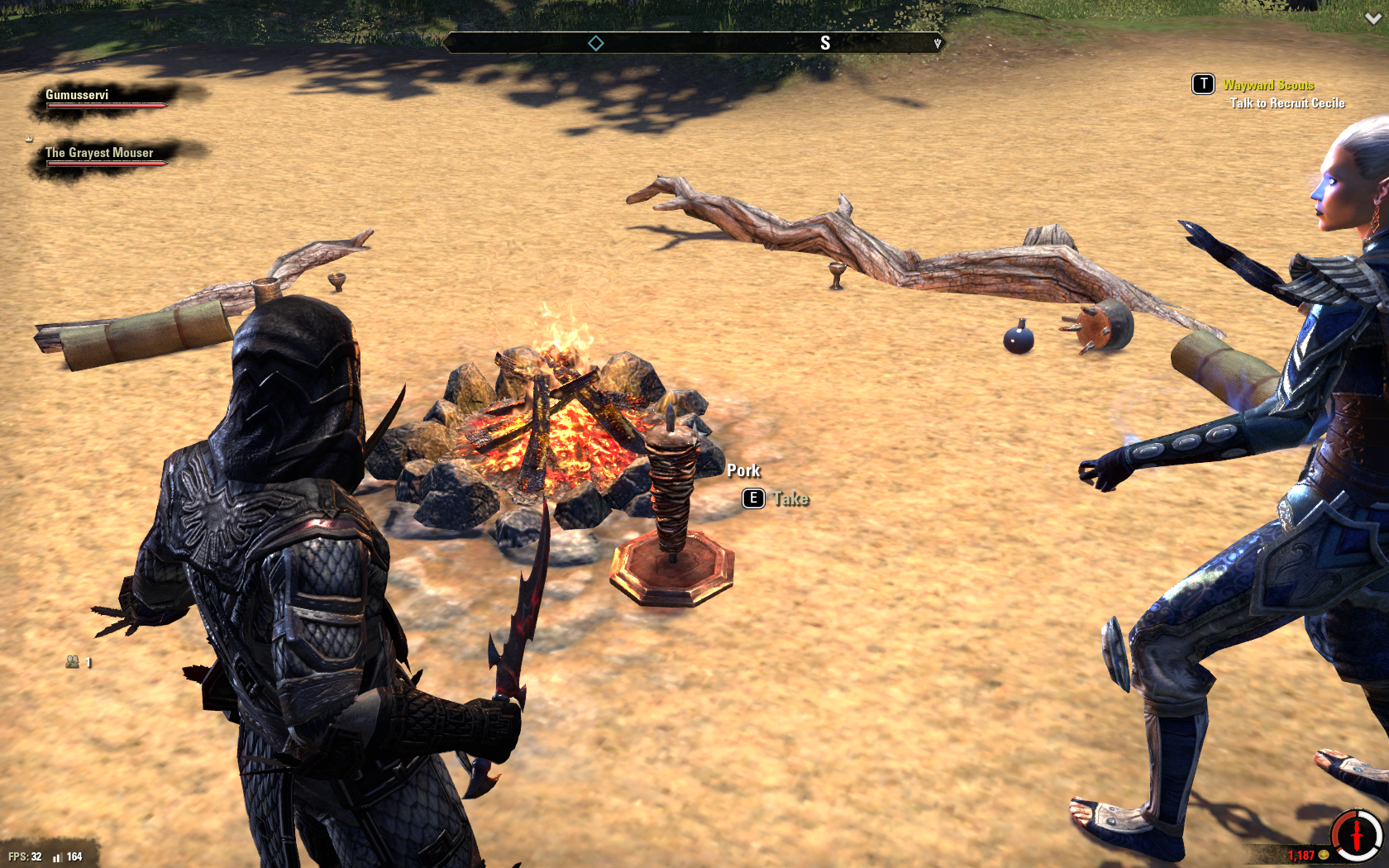This screenshot has height=868, width=1389.
Task: Click the group members count icon
Action: tap(73, 661)
